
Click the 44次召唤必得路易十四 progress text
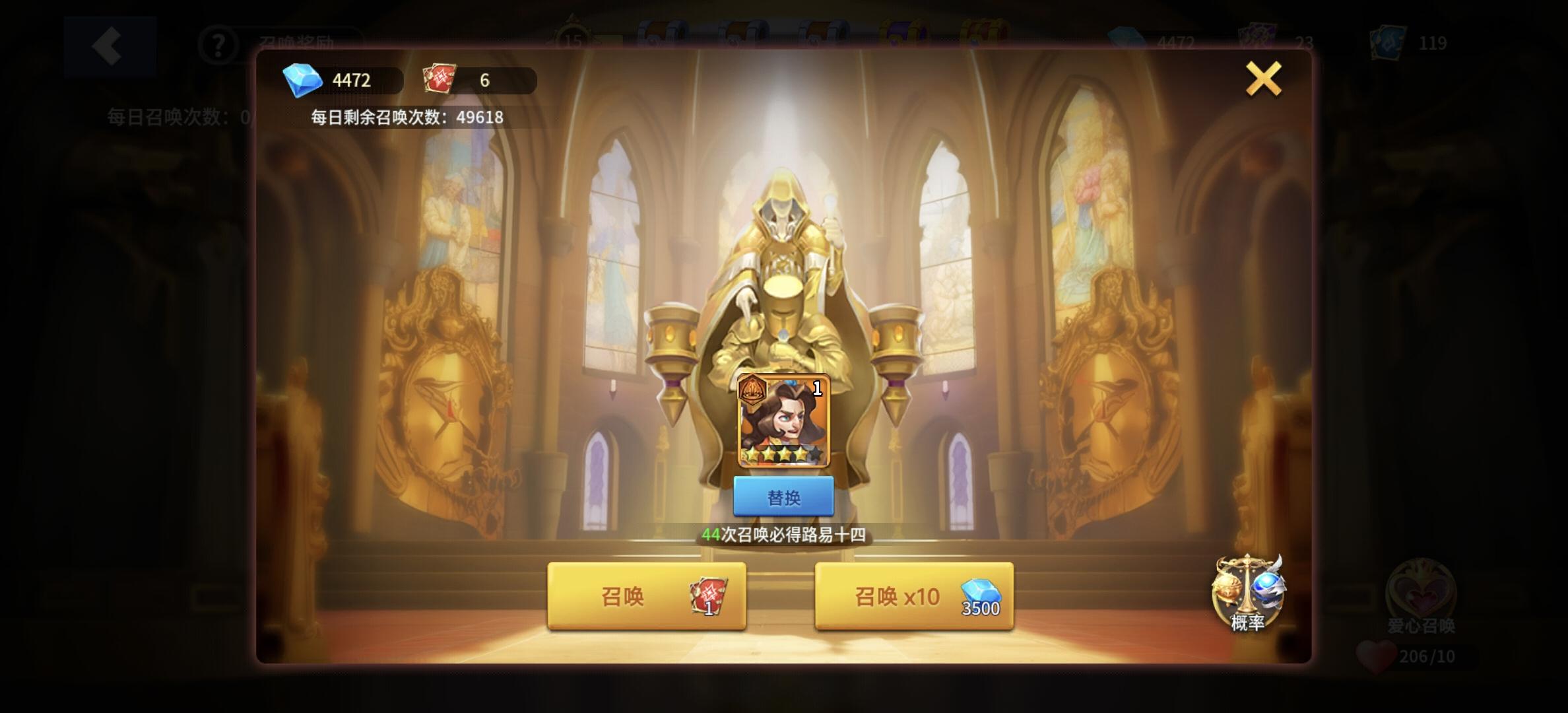point(784,537)
